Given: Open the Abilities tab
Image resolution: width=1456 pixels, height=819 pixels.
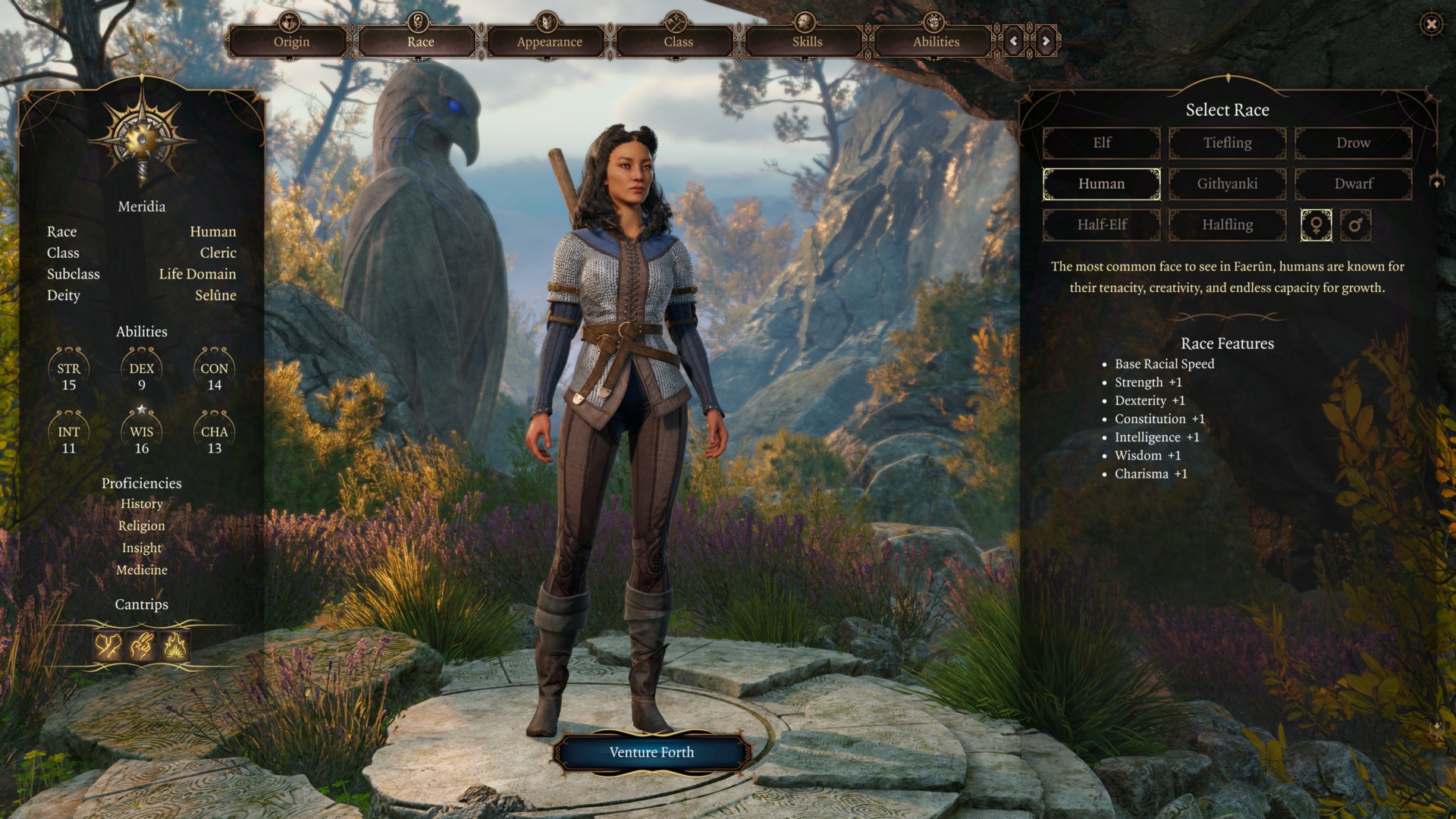Looking at the screenshot, I should pyautogui.click(x=936, y=42).
